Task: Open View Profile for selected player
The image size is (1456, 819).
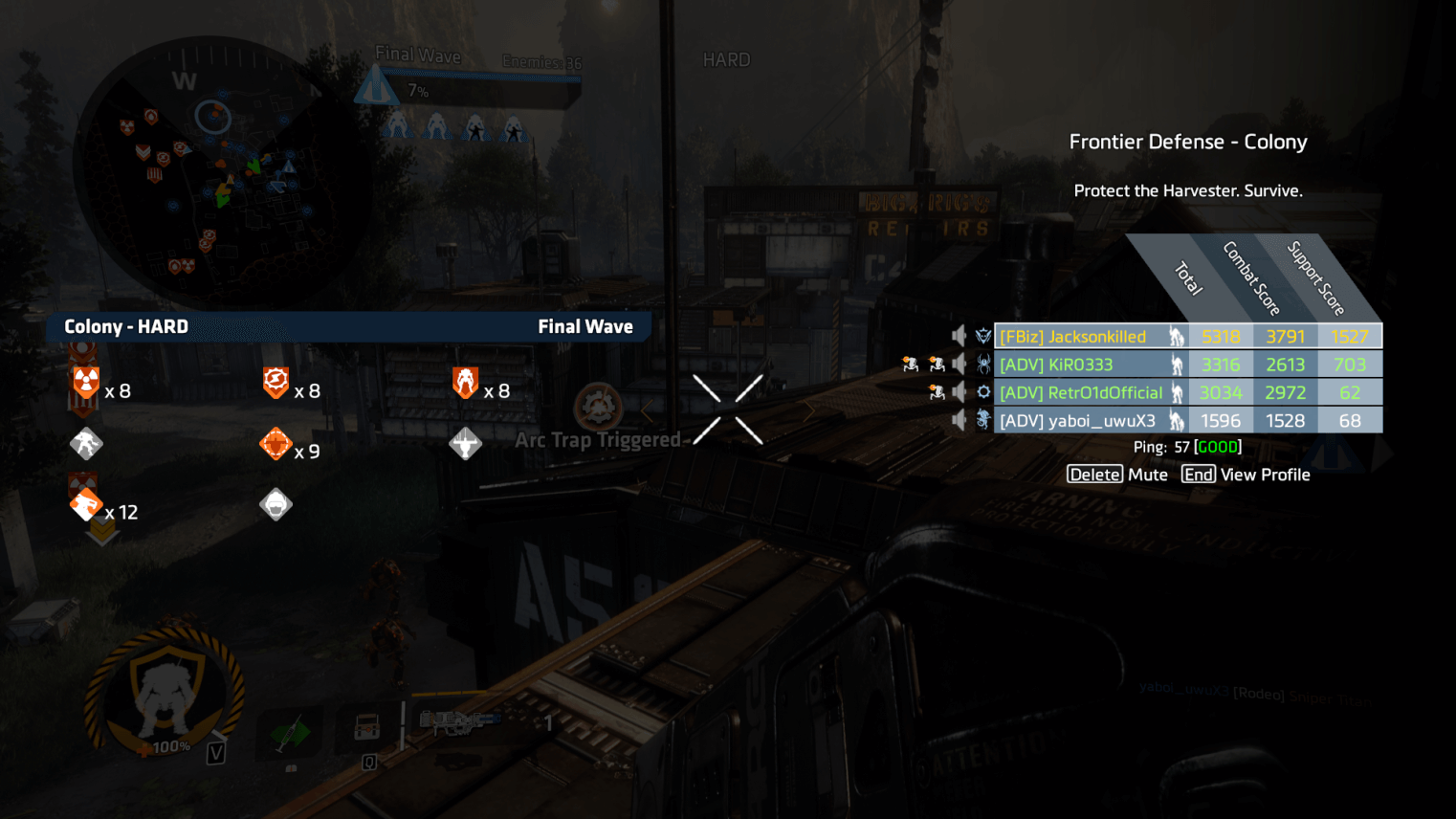Action: click(1246, 475)
